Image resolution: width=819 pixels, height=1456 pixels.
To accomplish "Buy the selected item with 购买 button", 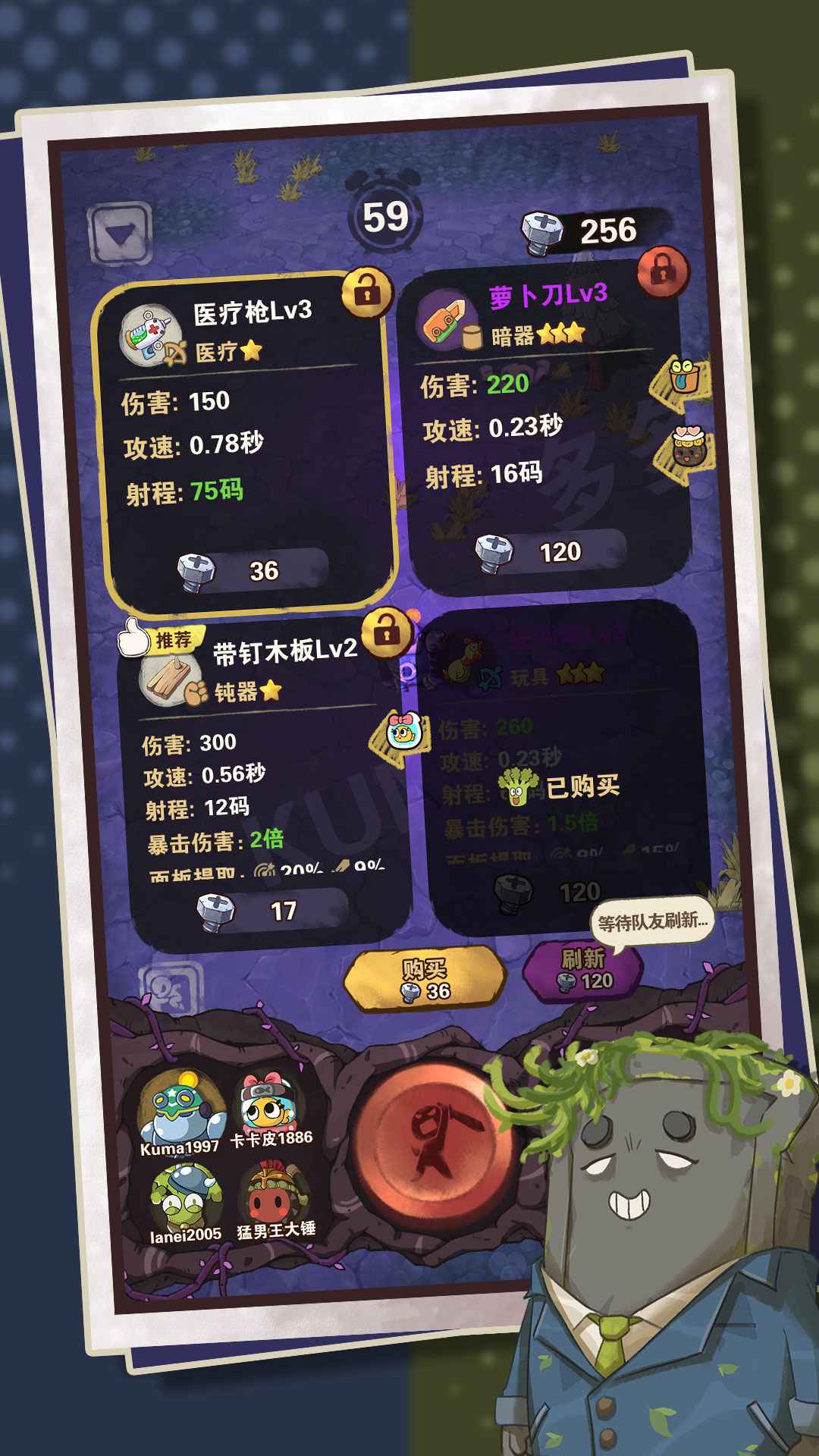I will [x=425, y=978].
